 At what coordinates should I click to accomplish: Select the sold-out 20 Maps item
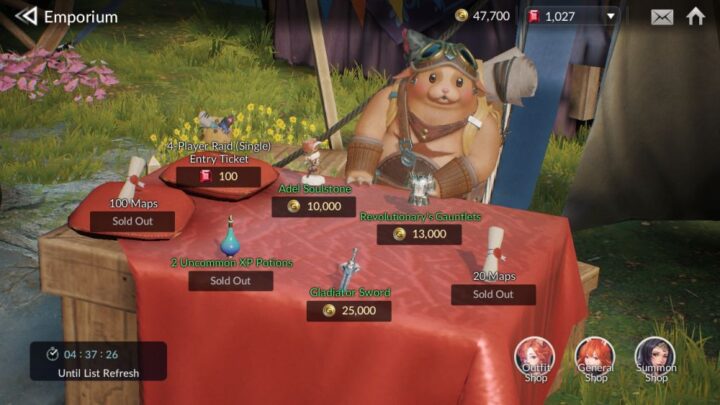pyautogui.click(x=493, y=294)
